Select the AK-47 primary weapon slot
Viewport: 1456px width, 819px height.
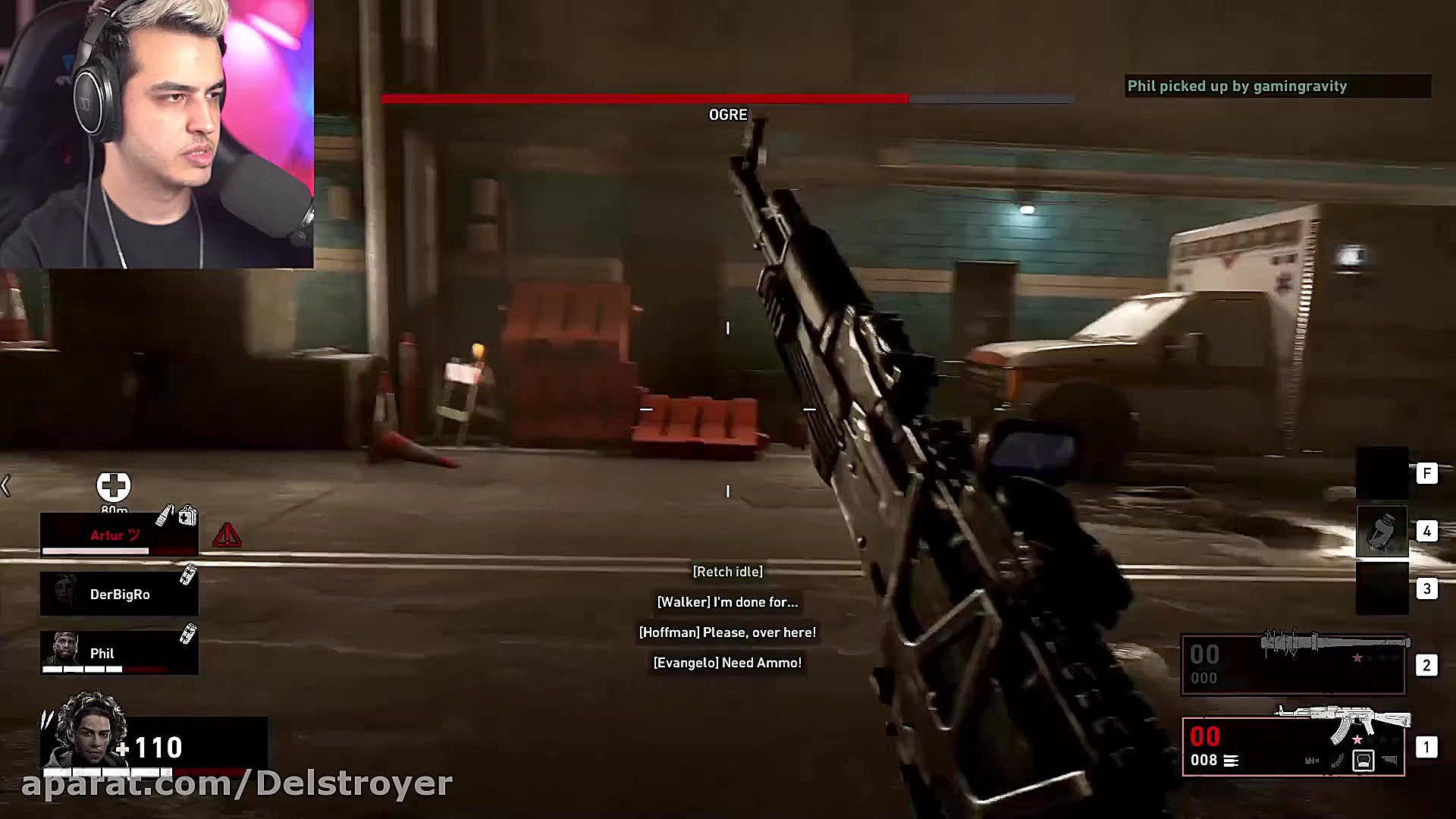coord(1293,746)
